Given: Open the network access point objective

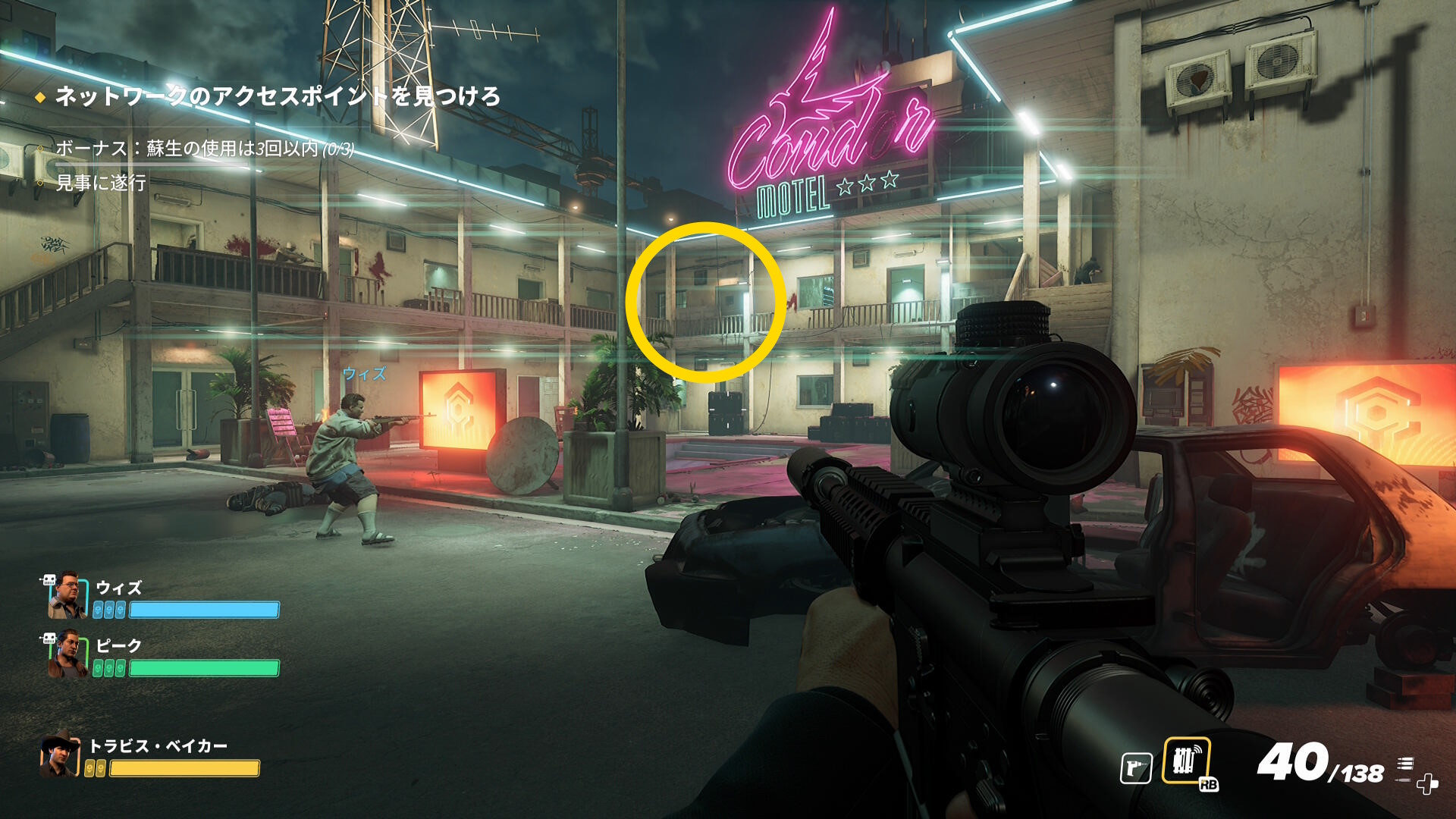Looking at the screenshot, I should click(278, 96).
